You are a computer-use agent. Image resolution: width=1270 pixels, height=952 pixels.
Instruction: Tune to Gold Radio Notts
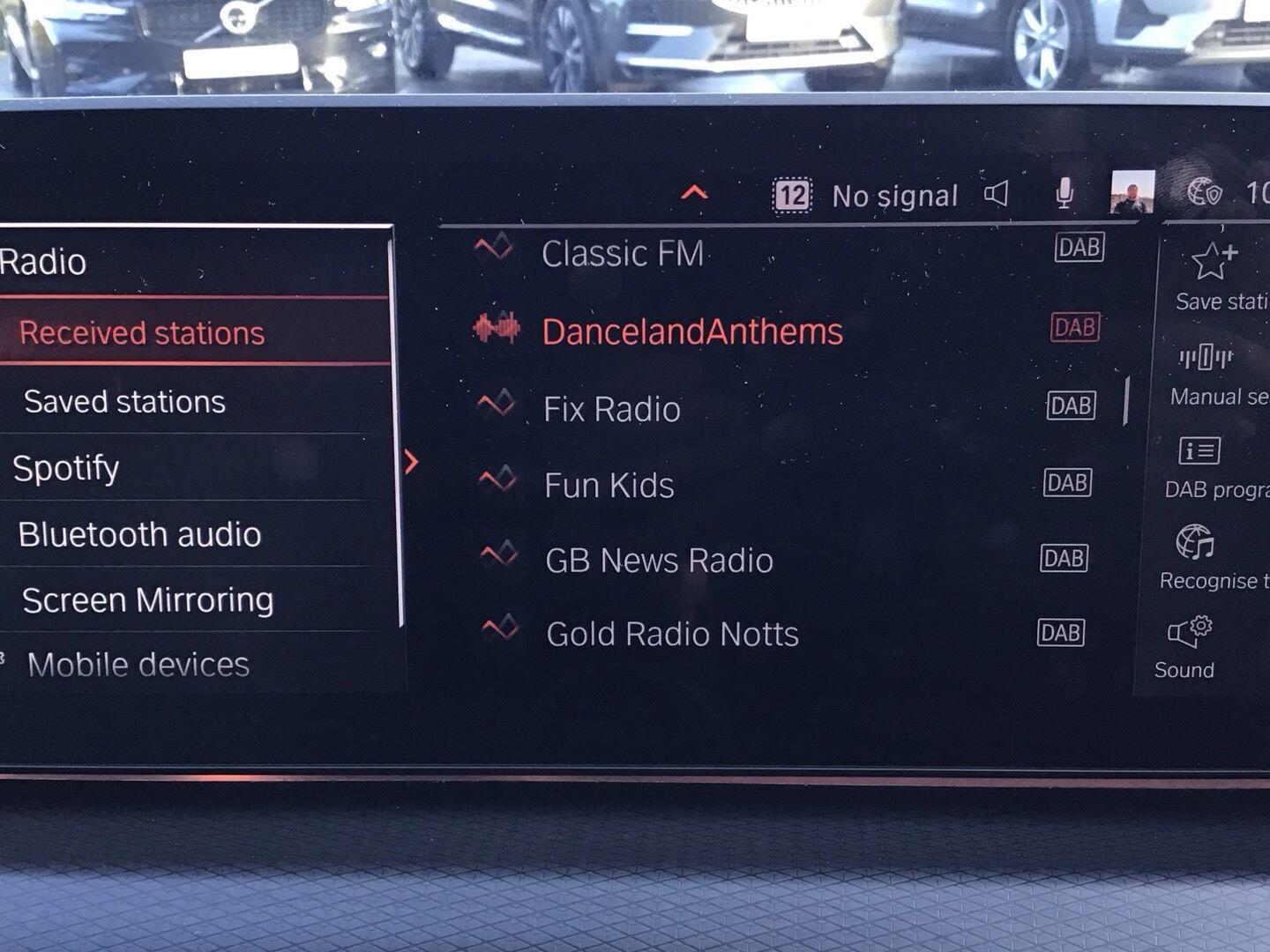672,635
